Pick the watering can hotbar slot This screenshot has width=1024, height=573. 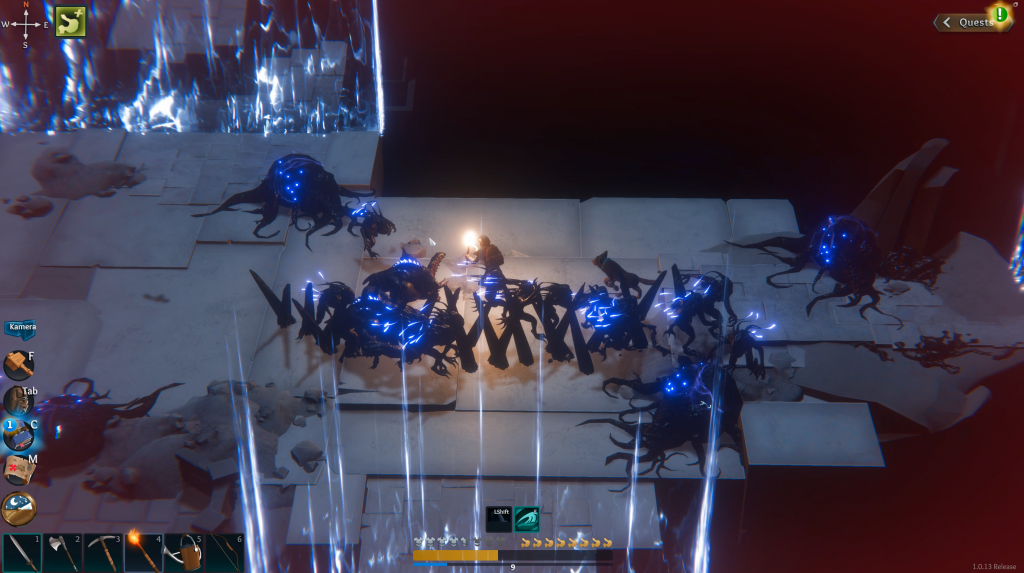pos(184,553)
